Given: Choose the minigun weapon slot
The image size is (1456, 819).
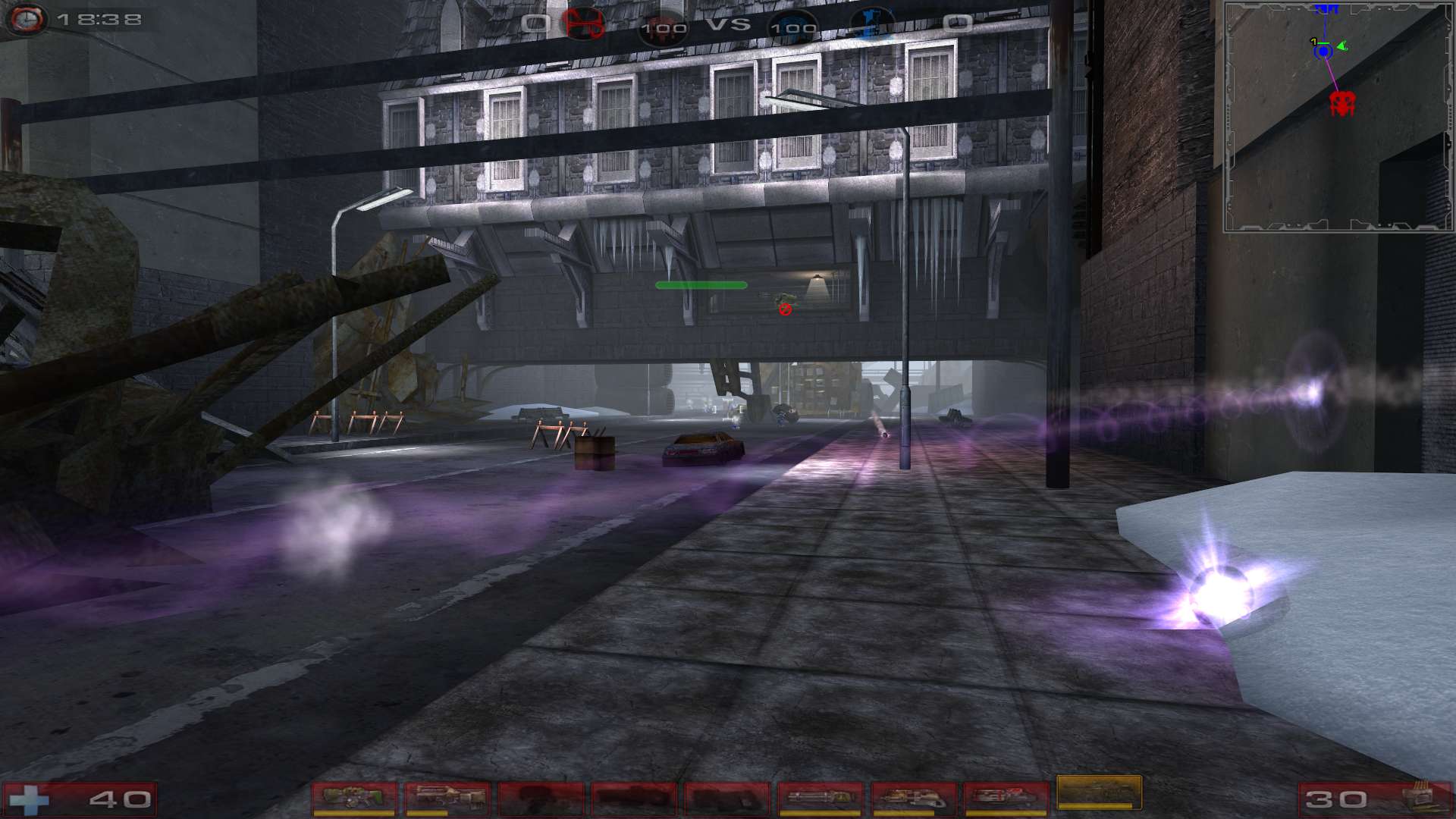Looking at the screenshot, I should point(820,798).
